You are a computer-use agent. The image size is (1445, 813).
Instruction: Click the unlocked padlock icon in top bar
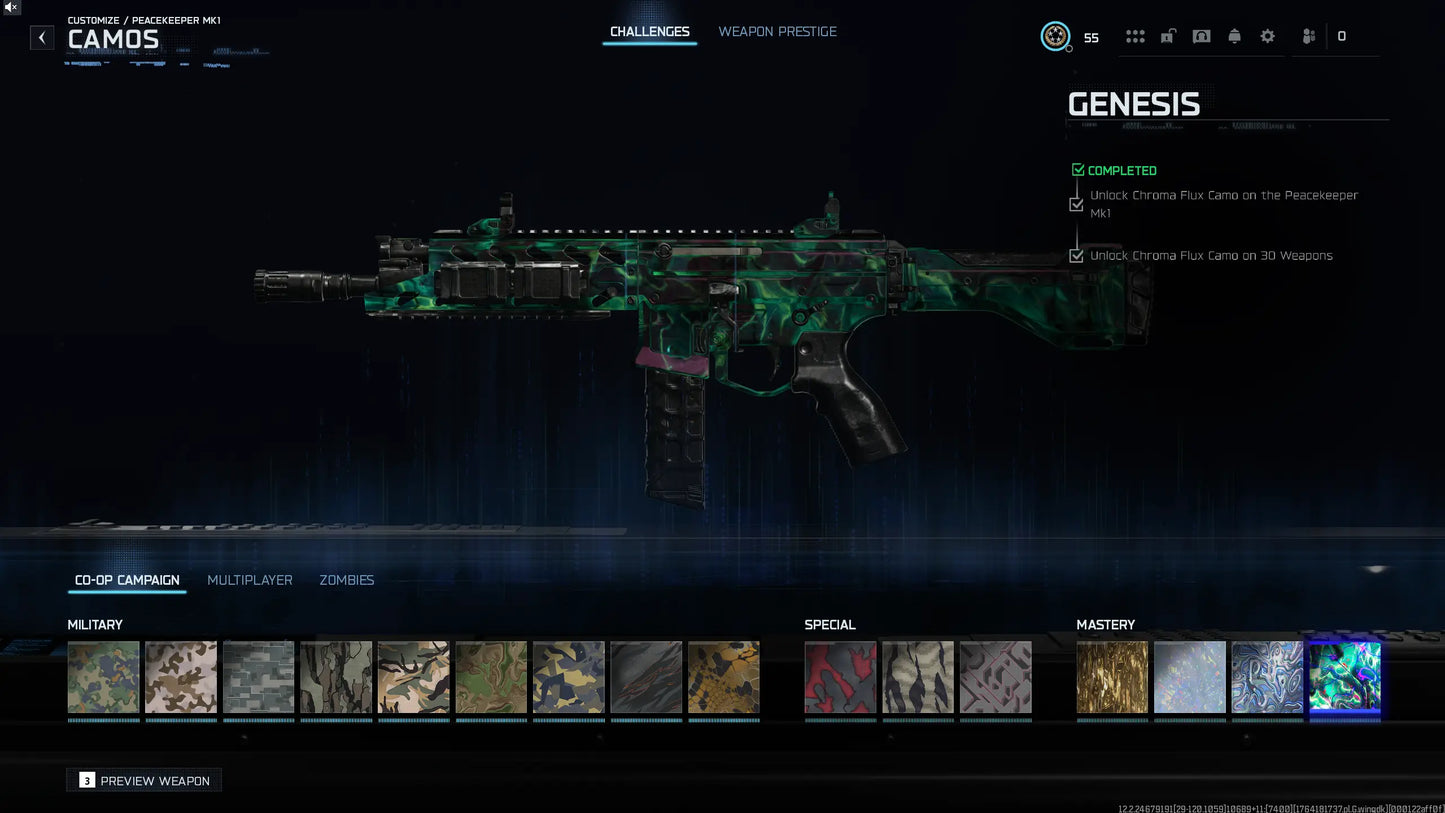coord(1167,36)
